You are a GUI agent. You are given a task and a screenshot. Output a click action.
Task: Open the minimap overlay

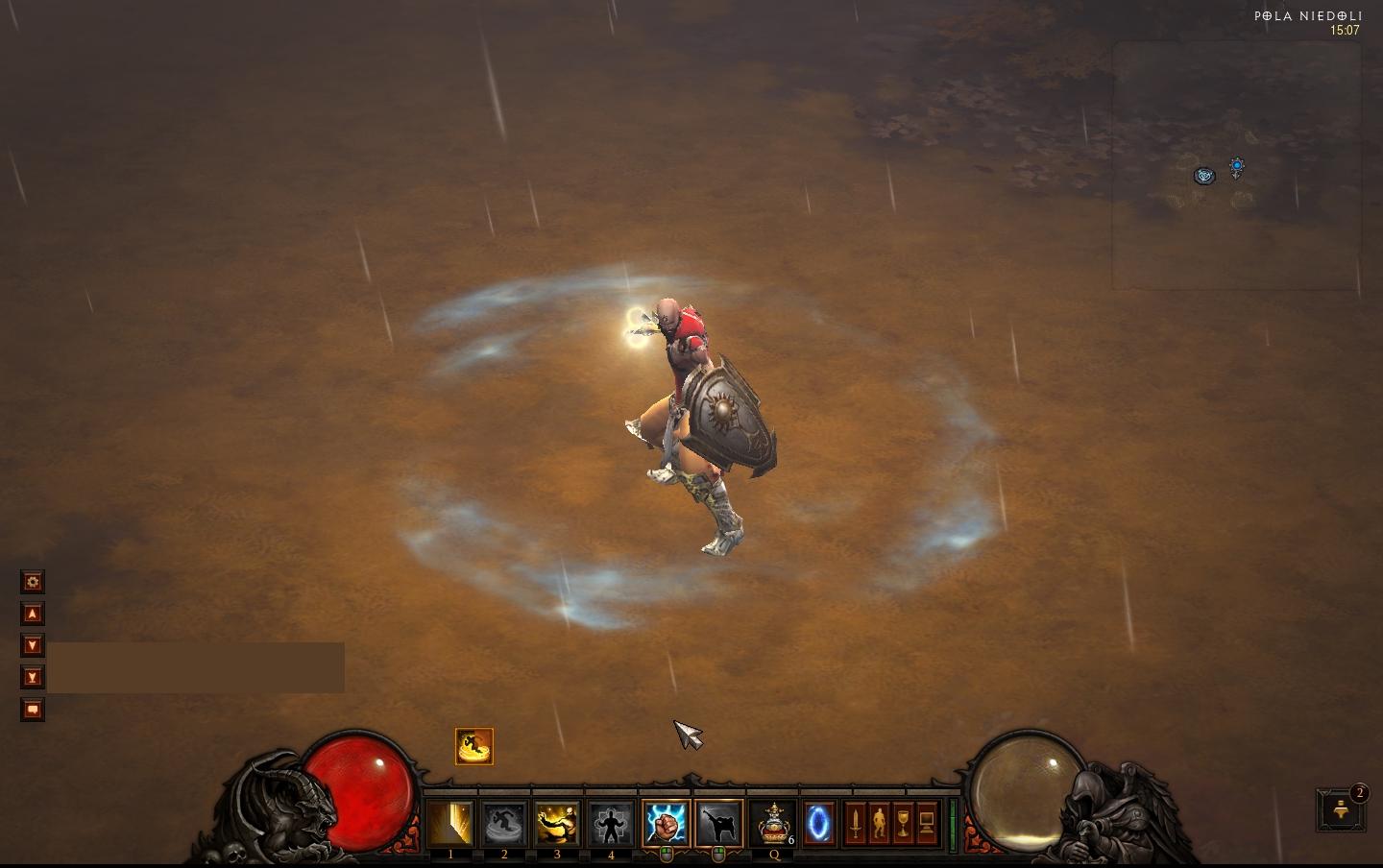point(1236,164)
